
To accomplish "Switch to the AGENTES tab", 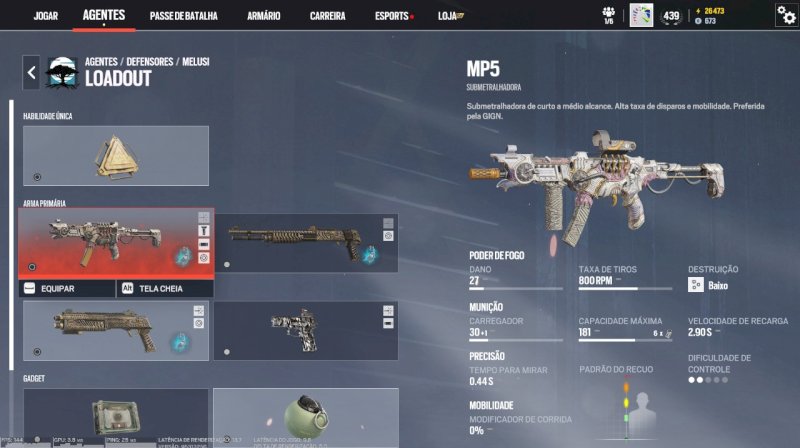I will tap(104, 16).
